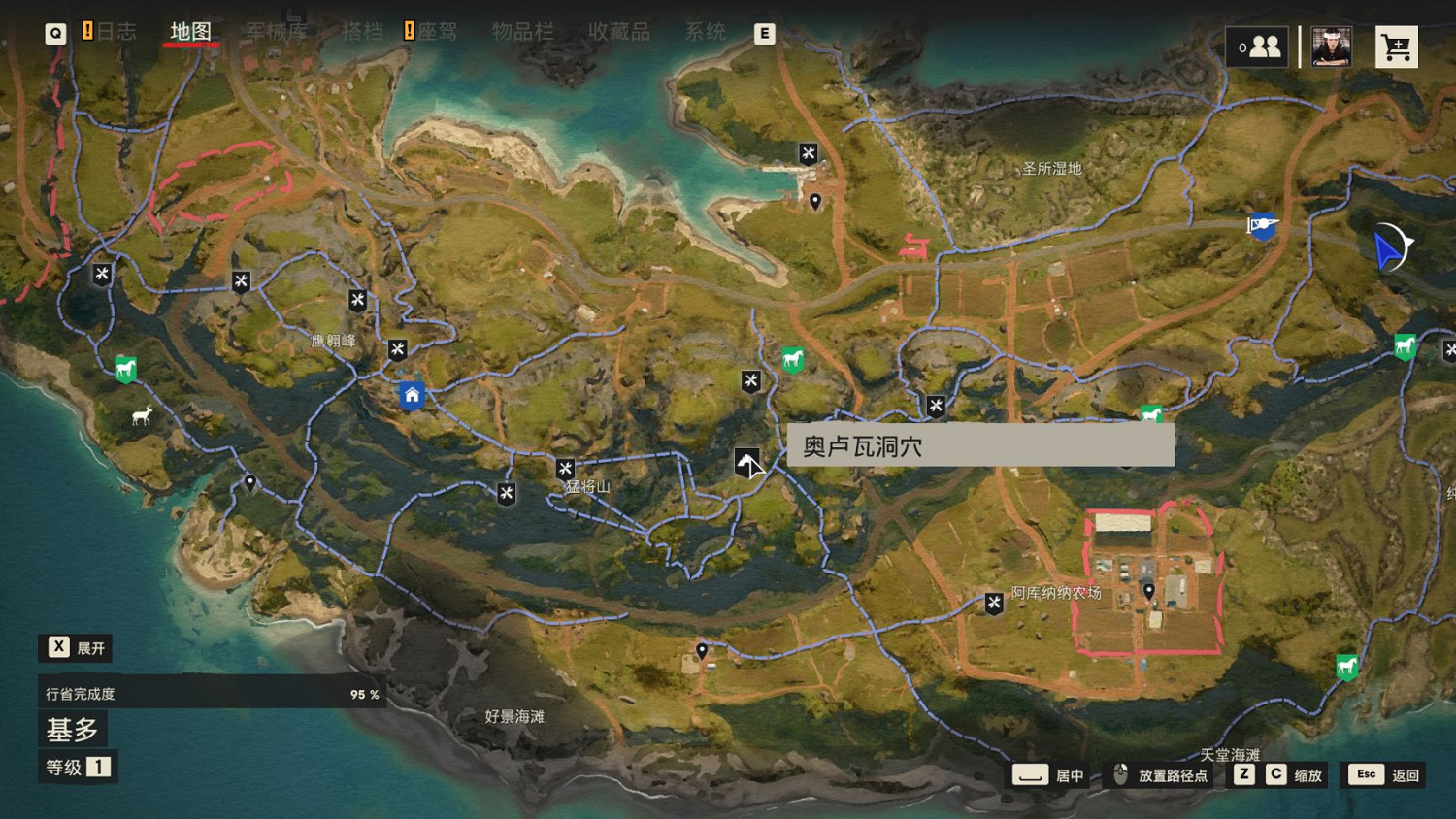Image resolution: width=1456 pixels, height=819 pixels.
Task: Click the 行省完成度 95% progress bar
Action: 209,694
